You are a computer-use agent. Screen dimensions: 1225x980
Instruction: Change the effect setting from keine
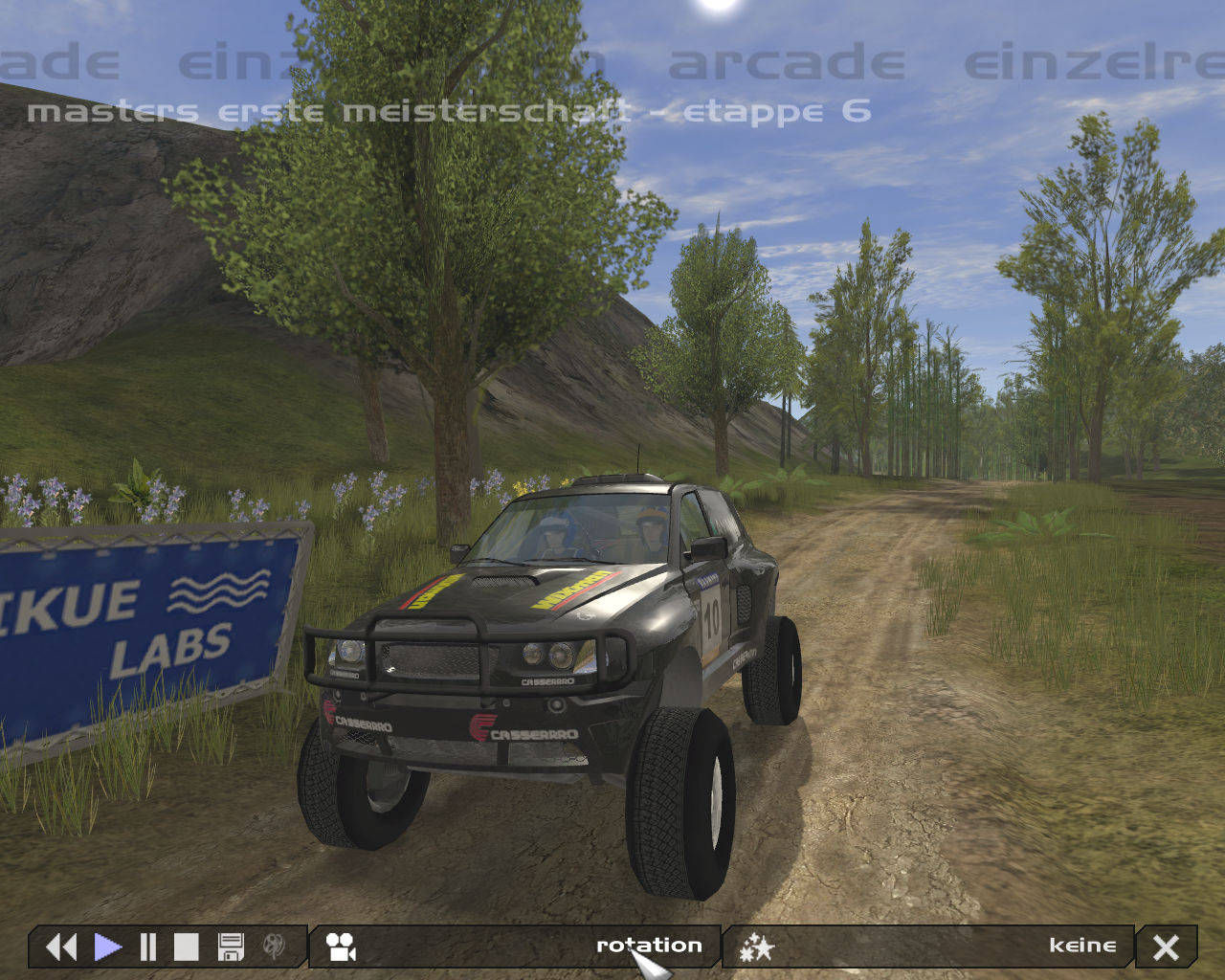click(x=1081, y=946)
